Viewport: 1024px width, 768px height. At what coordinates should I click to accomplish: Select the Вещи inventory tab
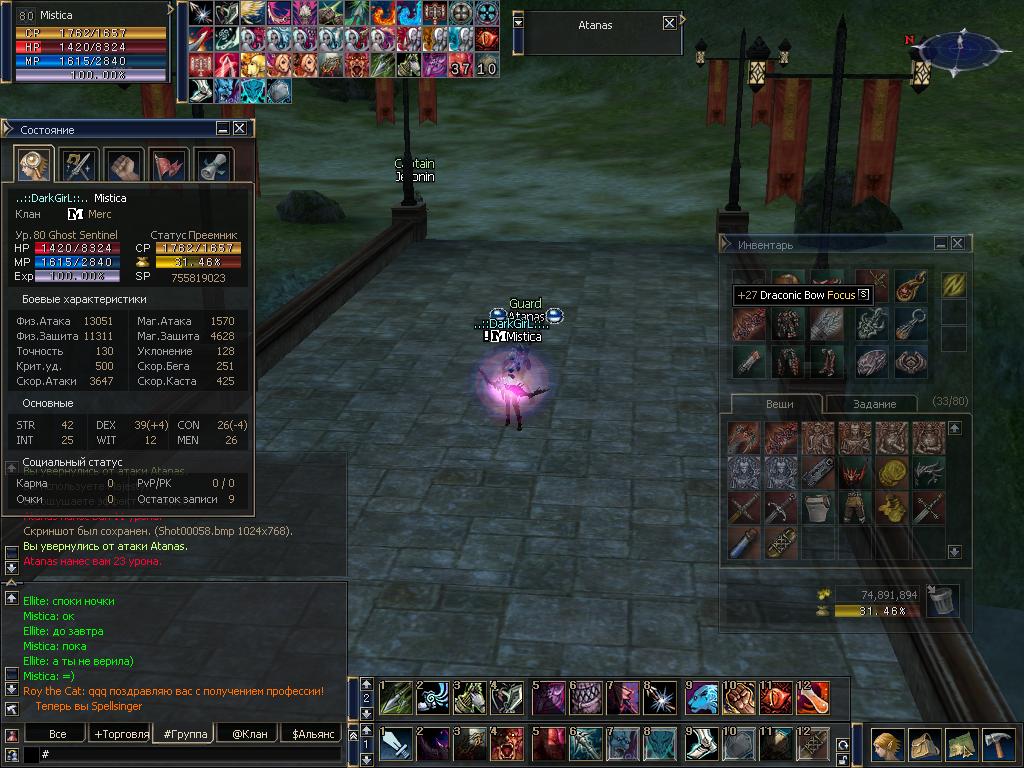click(x=779, y=404)
